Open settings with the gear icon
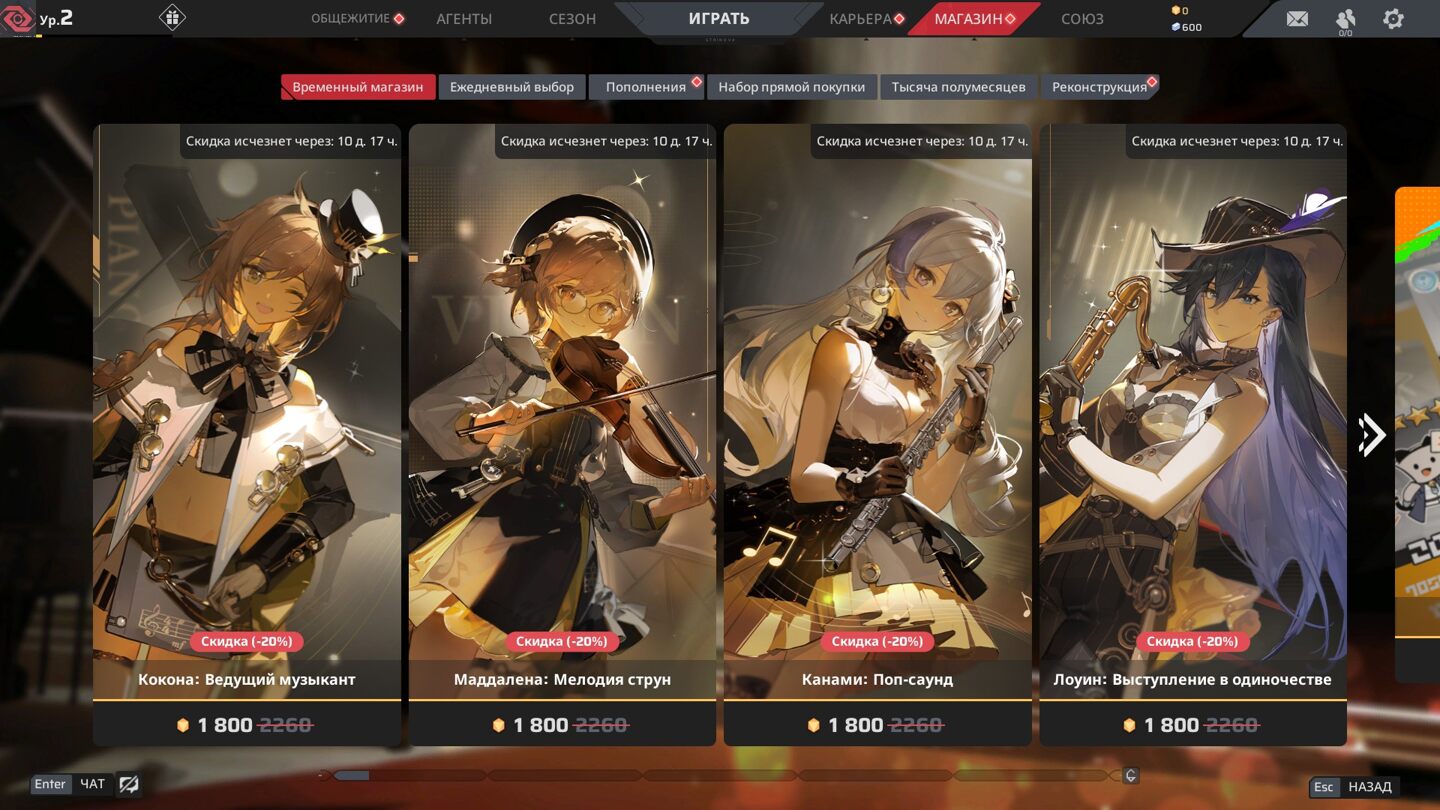This screenshot has width=1440, height=810. (x=1393, y=19)
